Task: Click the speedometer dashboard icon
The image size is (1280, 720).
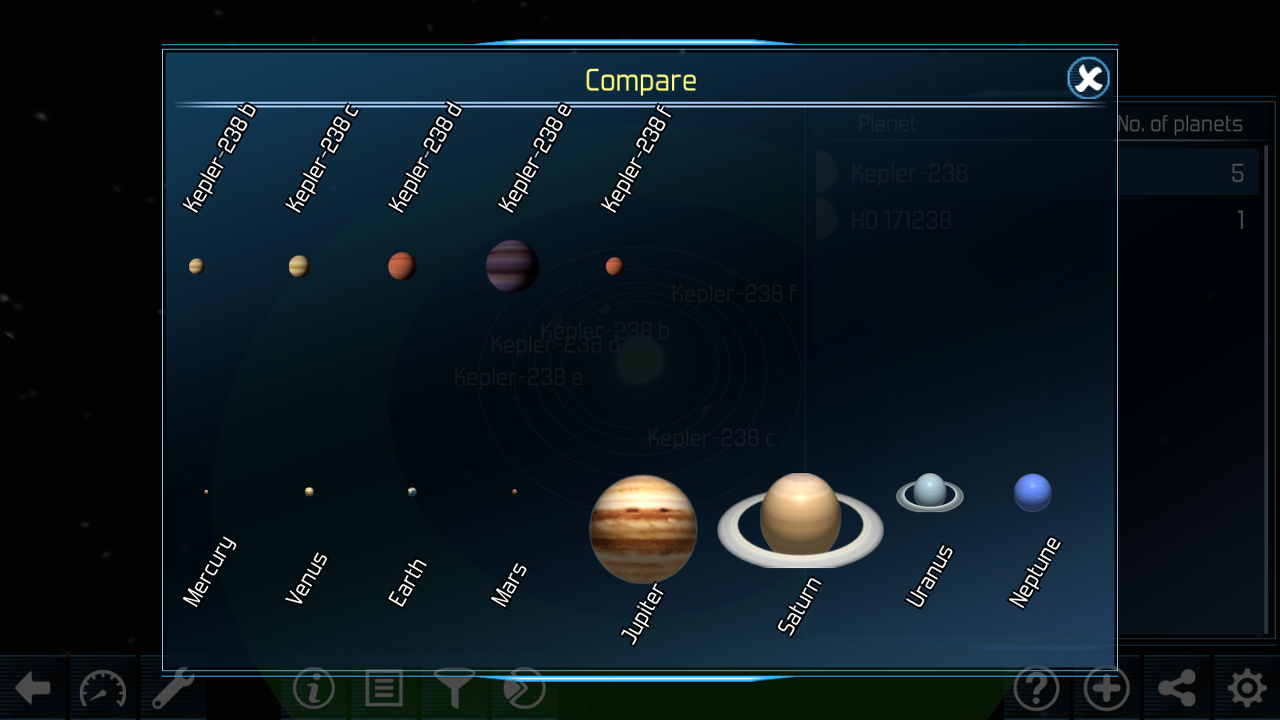Action: point(102,689)
